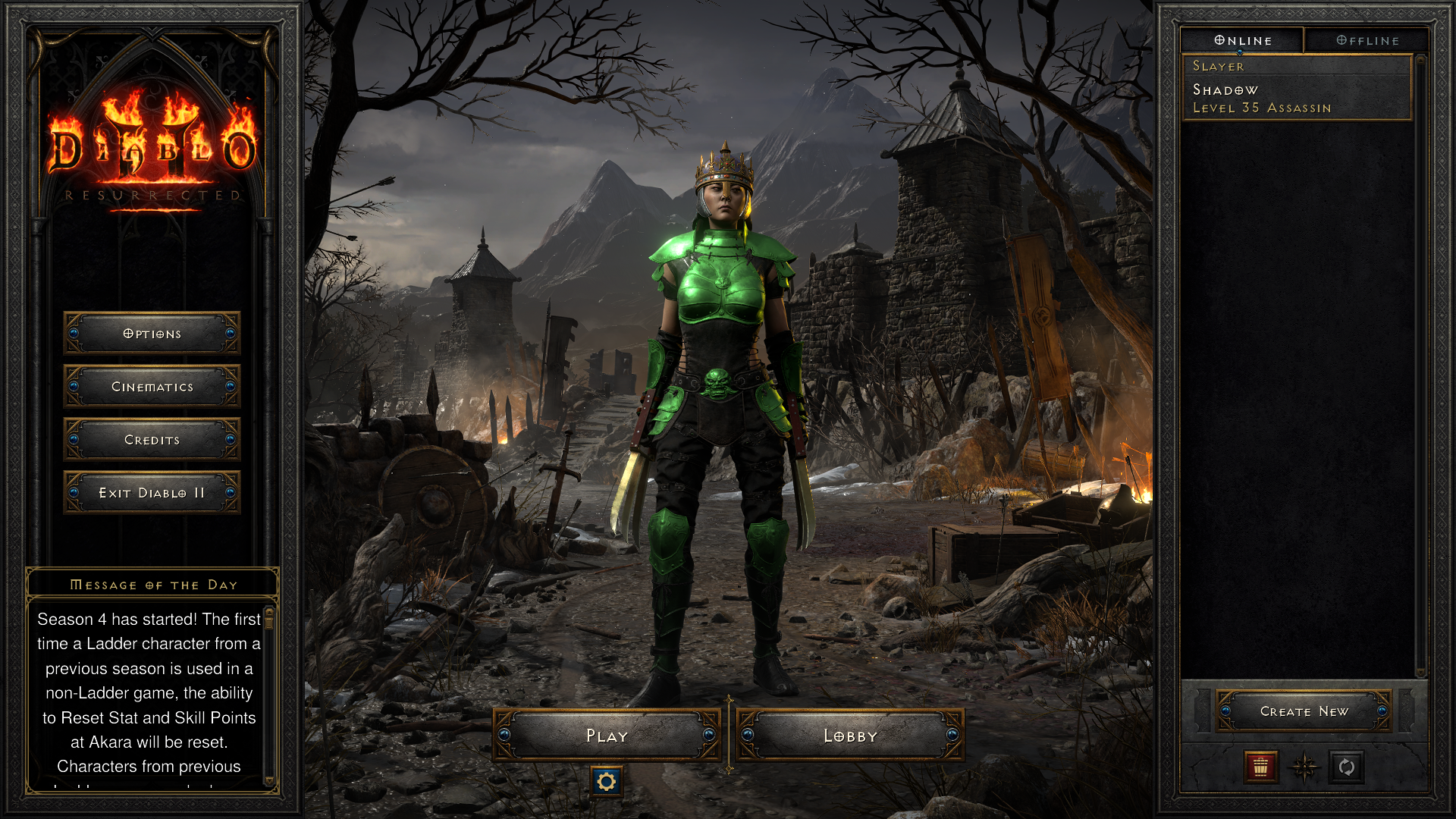
Task: Select the Online characters tab
Action: coord(1242,40)
